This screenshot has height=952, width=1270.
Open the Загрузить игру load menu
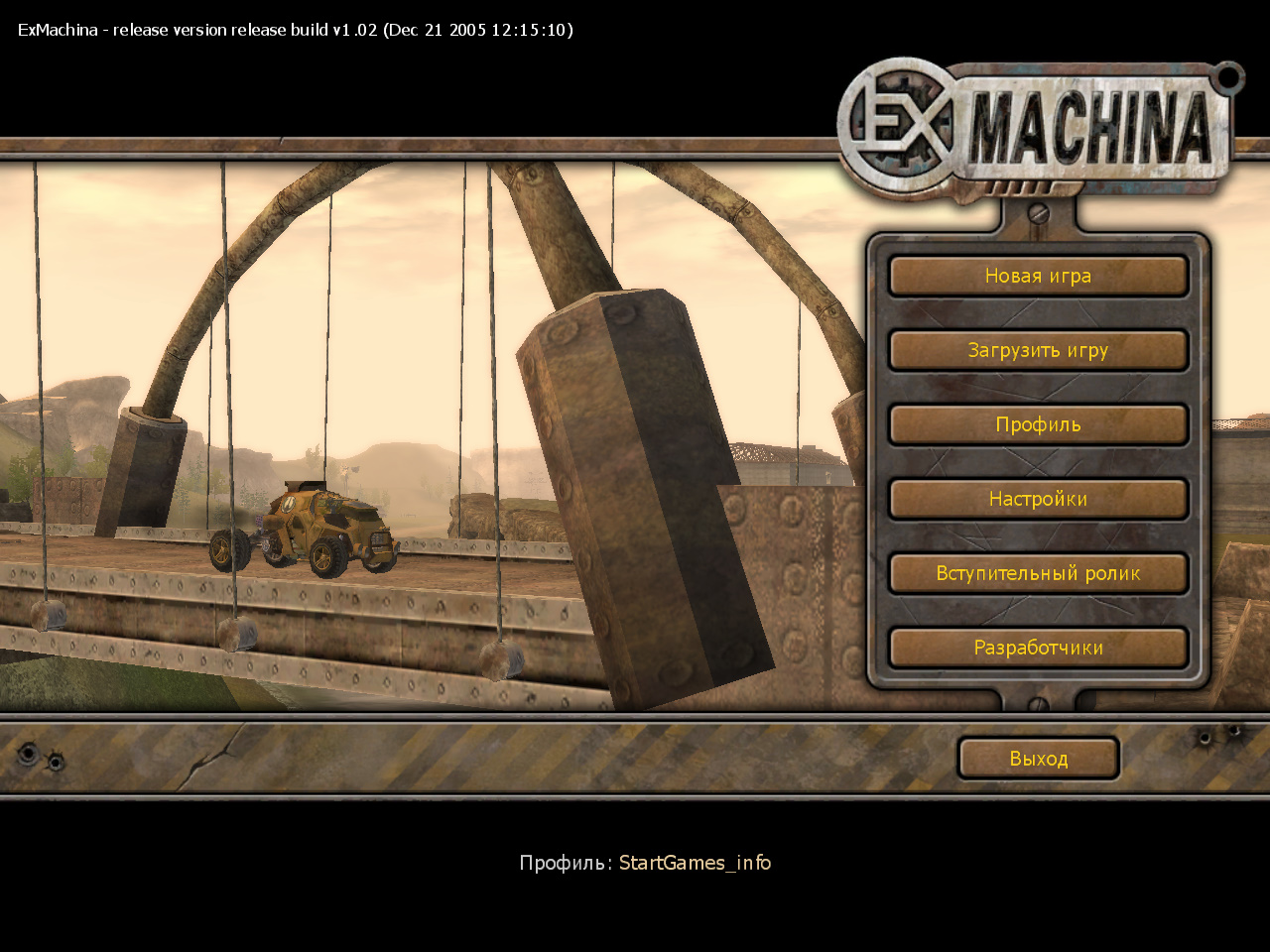(1038, 351)
